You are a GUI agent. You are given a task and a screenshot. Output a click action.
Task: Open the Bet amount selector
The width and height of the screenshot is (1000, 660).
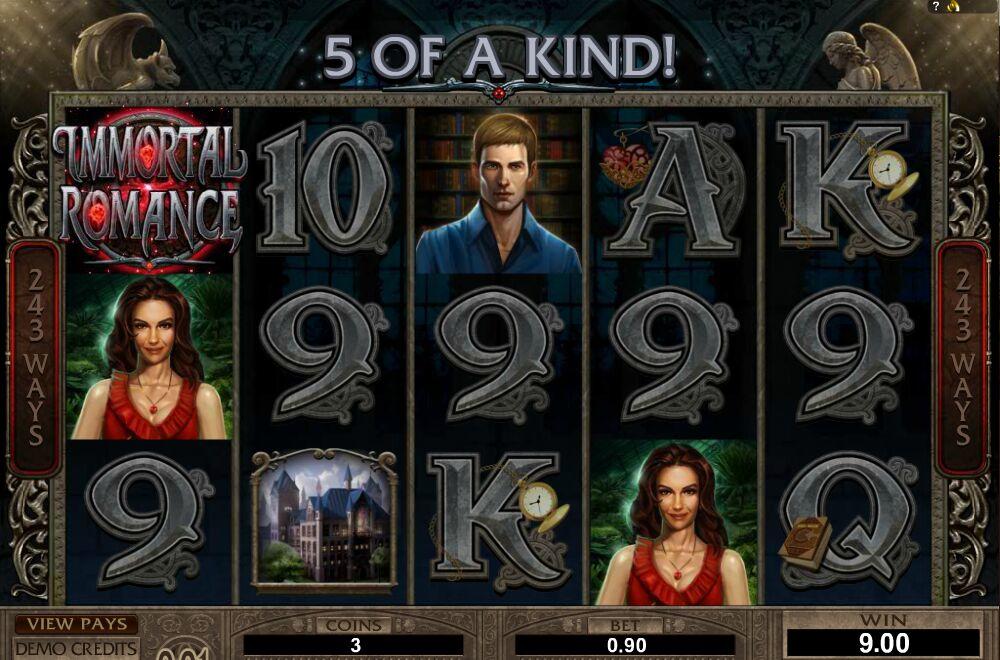tap(625, 645)
